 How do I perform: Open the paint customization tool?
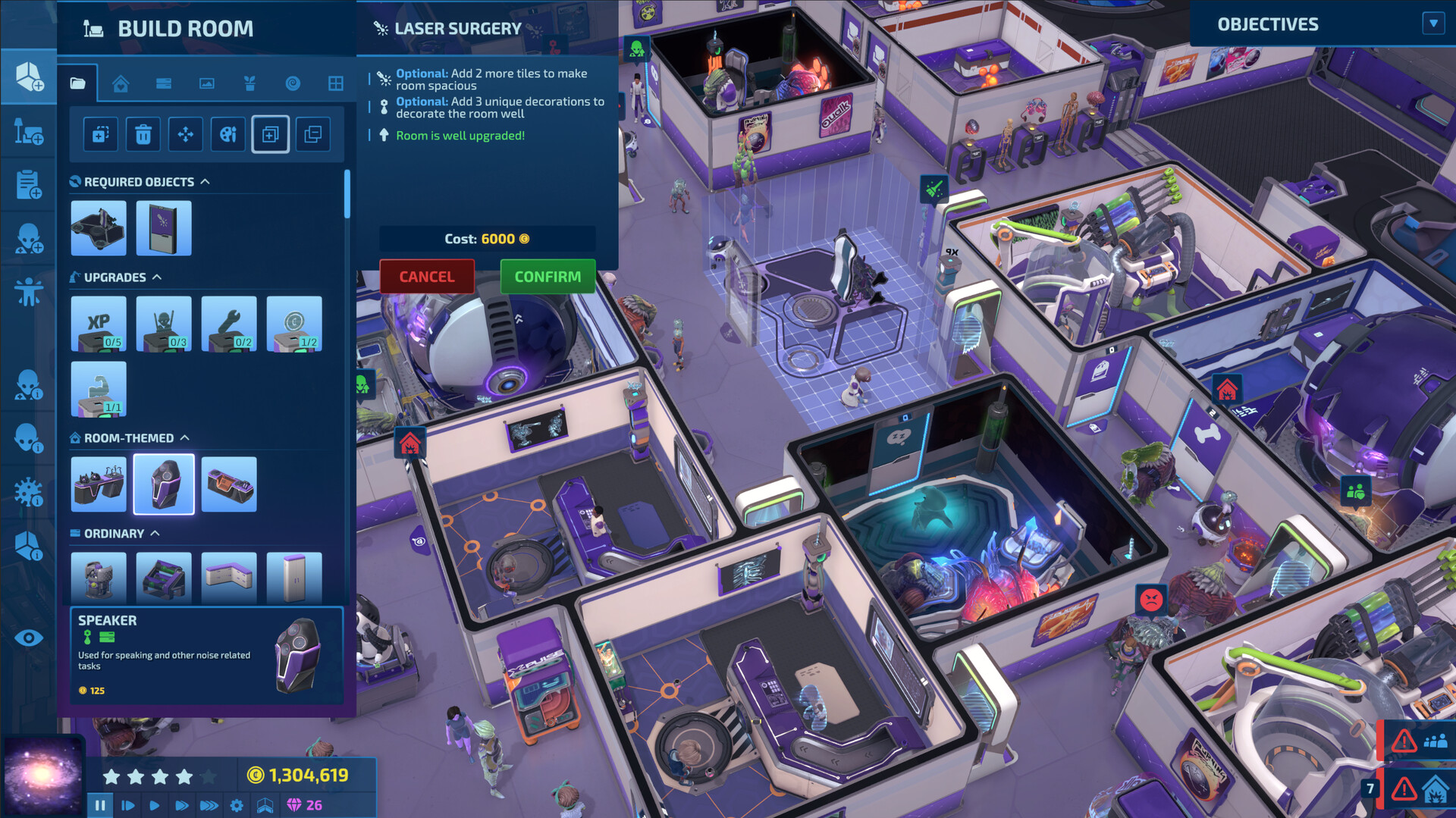coord(227,134)
